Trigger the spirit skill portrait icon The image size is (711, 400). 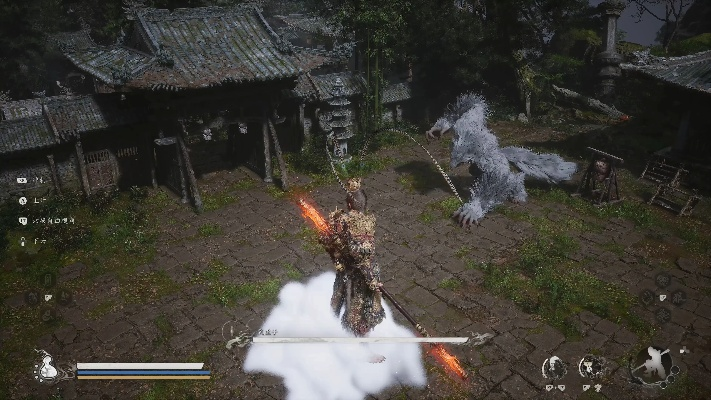point(554,368)
